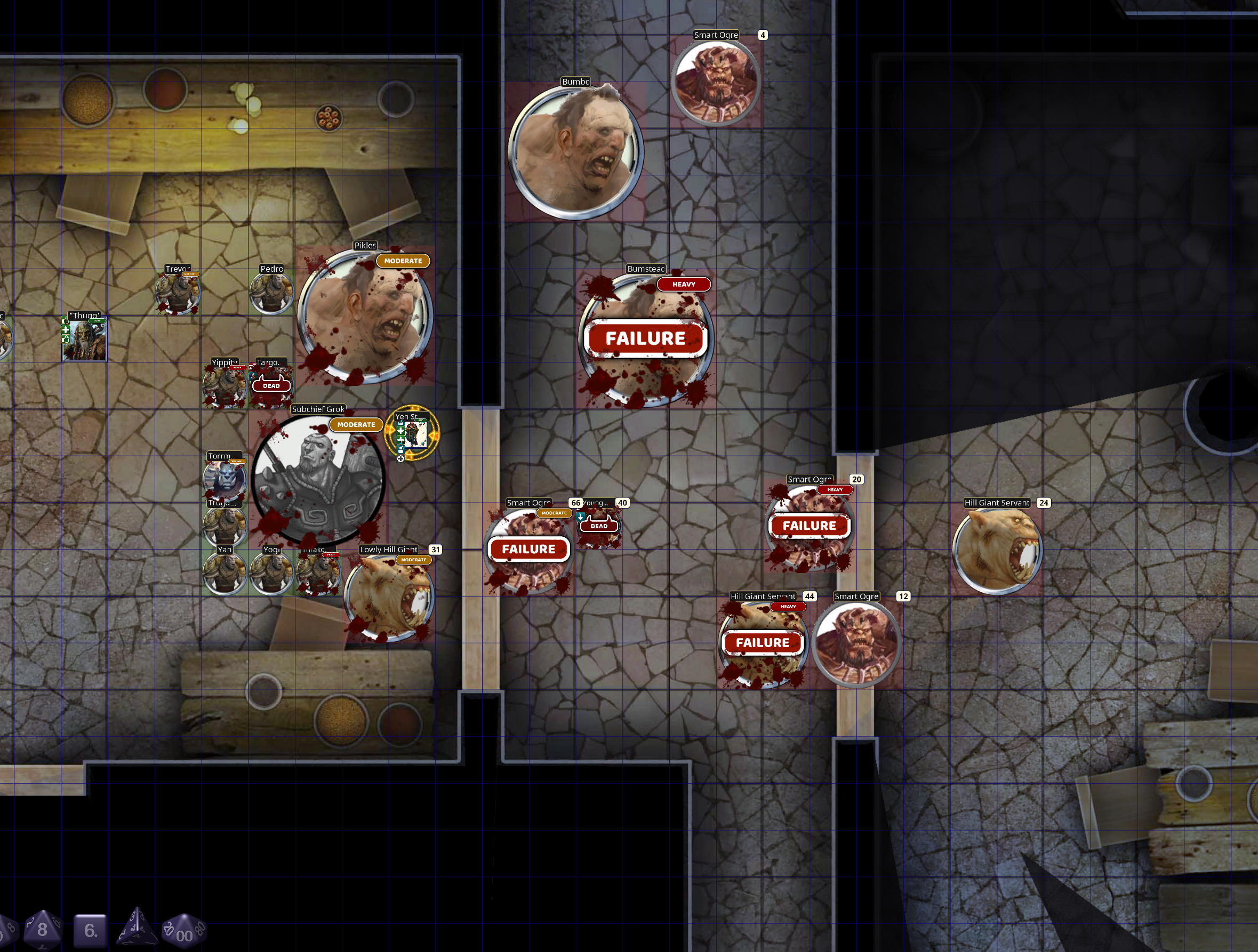Click the health counter showing 44
The width and height of the screenshot is (1258, 952).
coord(810,596)
